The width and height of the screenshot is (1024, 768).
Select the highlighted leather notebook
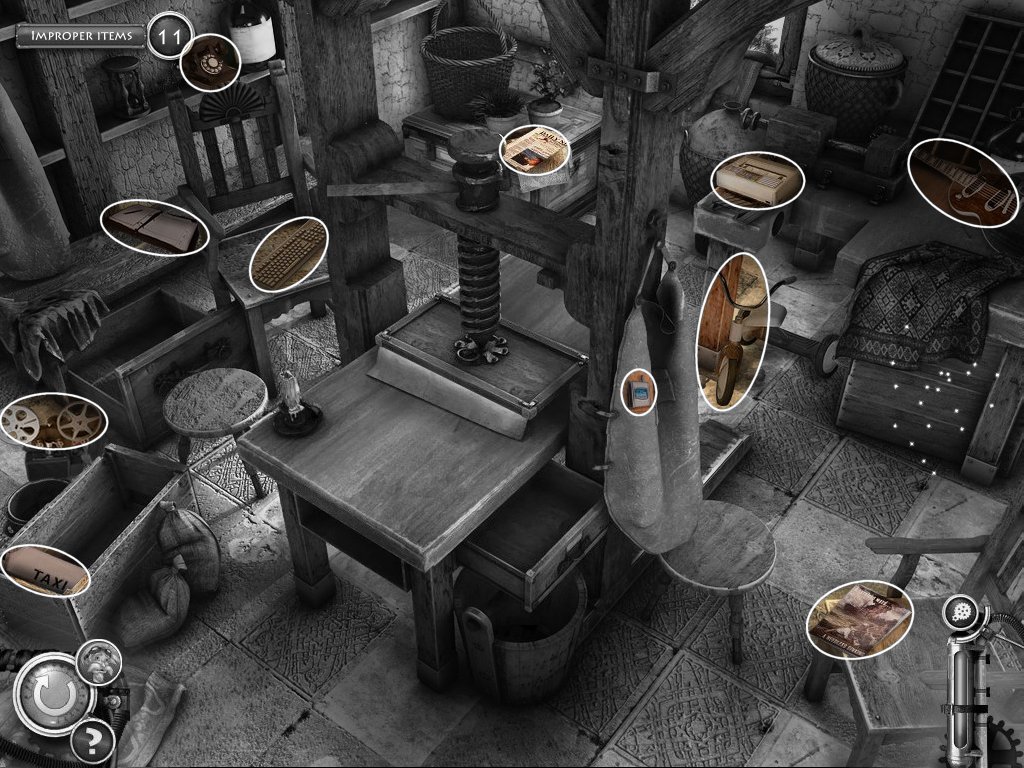[x=154, y=227]
